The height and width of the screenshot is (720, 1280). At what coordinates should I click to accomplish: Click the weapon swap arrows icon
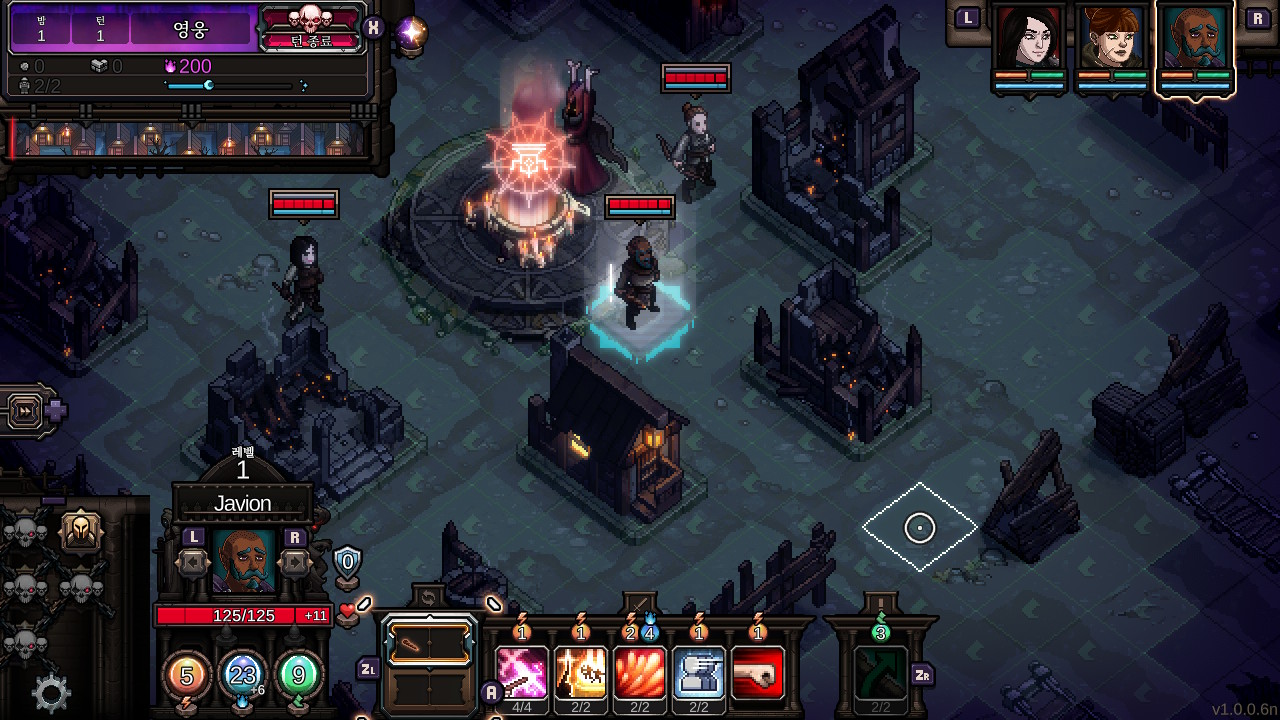click(x=428, y=597)
